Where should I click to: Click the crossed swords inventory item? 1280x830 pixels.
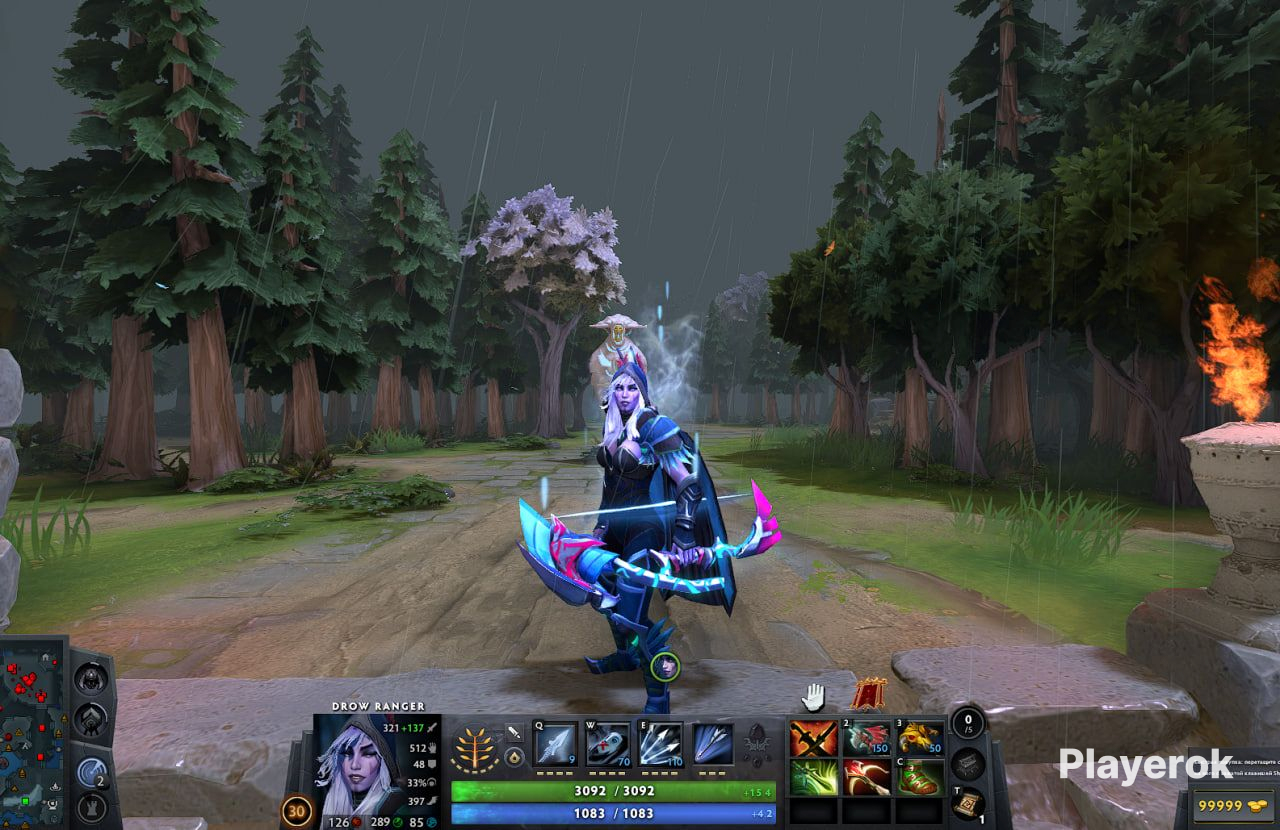tap(813, 737)
